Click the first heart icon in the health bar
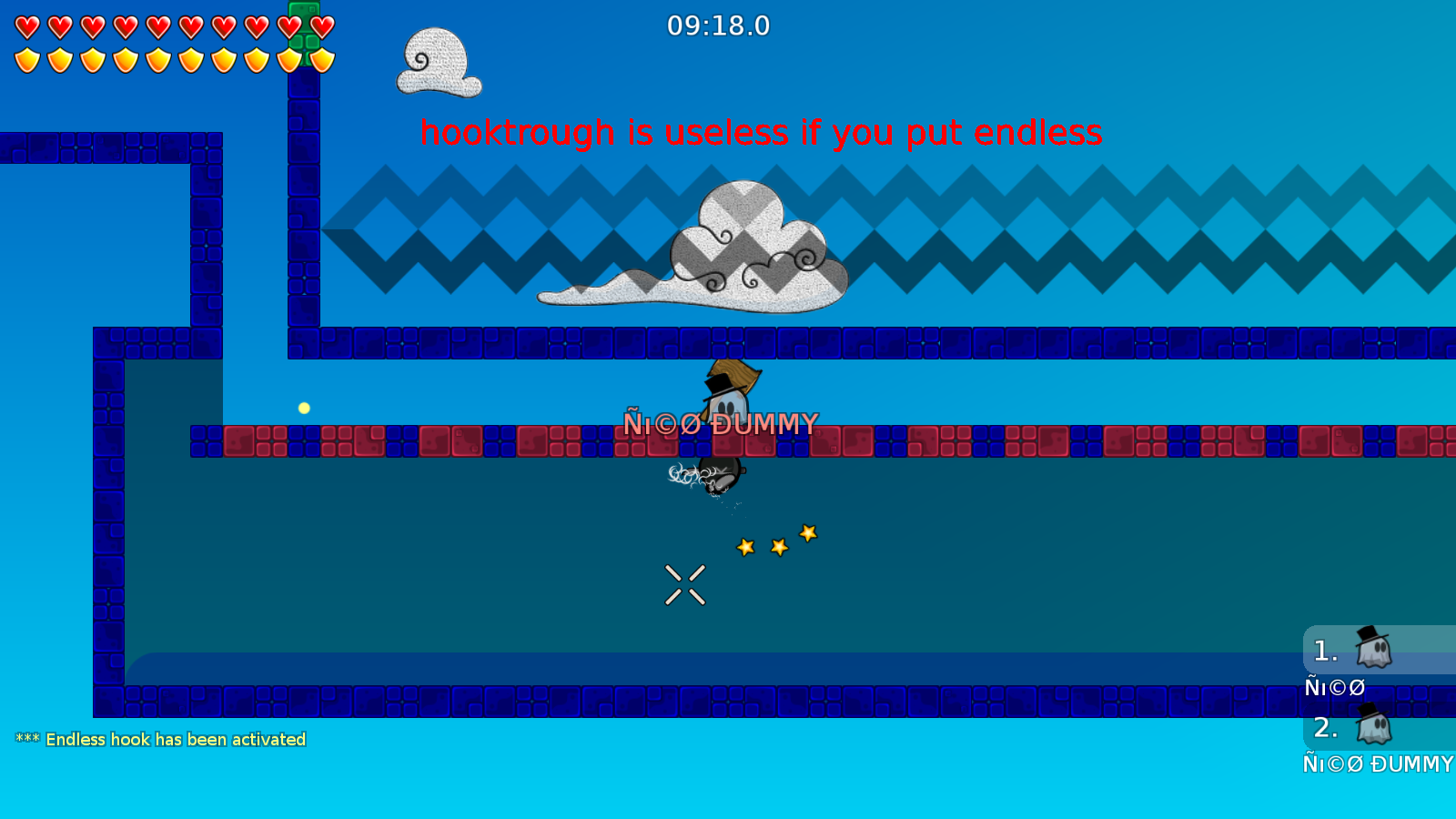The image size is (1456, 819). [x=25, y=25]
